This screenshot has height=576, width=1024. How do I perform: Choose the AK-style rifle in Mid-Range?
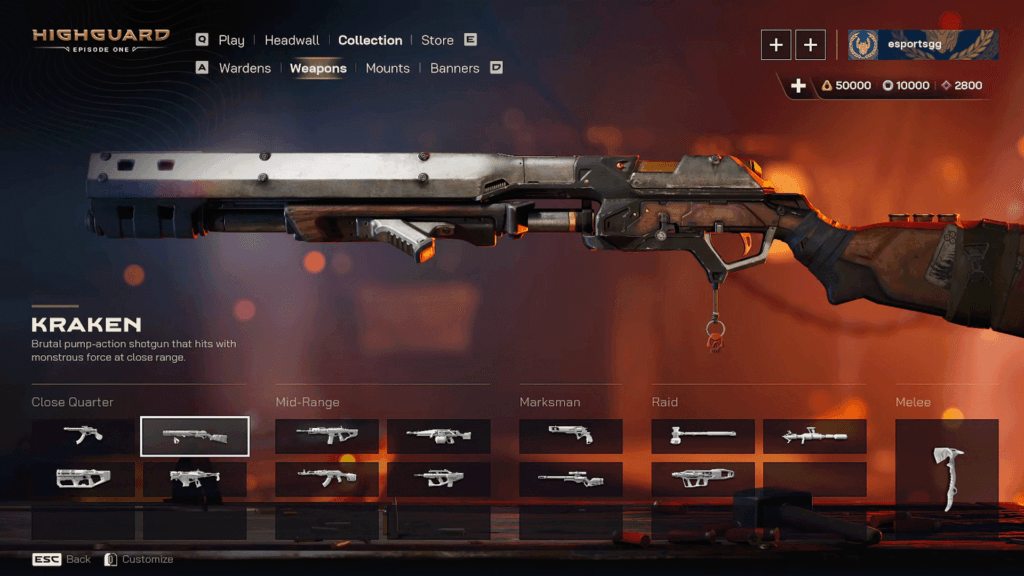[x=326, y=479]
